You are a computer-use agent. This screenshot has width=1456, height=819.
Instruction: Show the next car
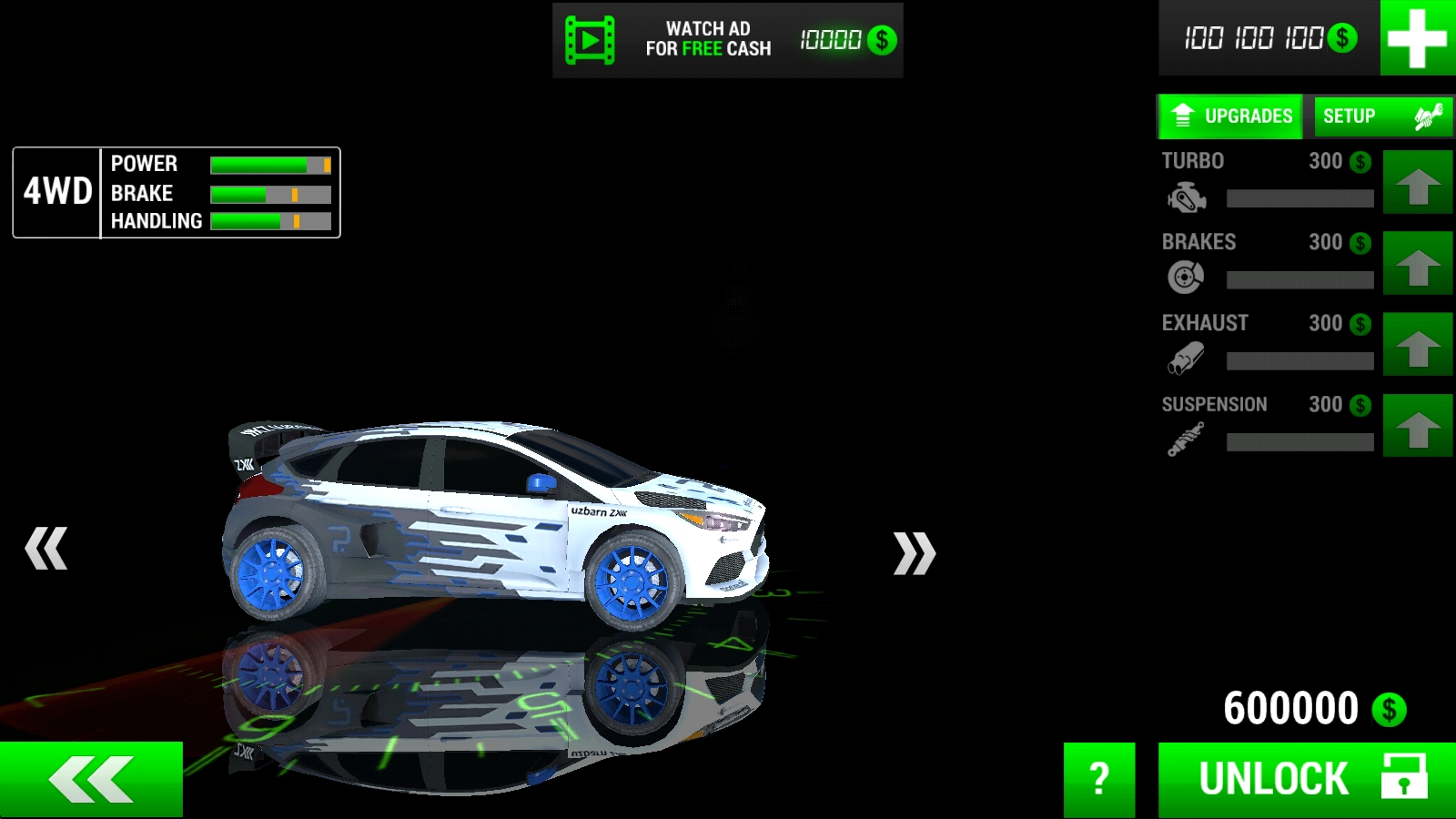coord(914,553)
